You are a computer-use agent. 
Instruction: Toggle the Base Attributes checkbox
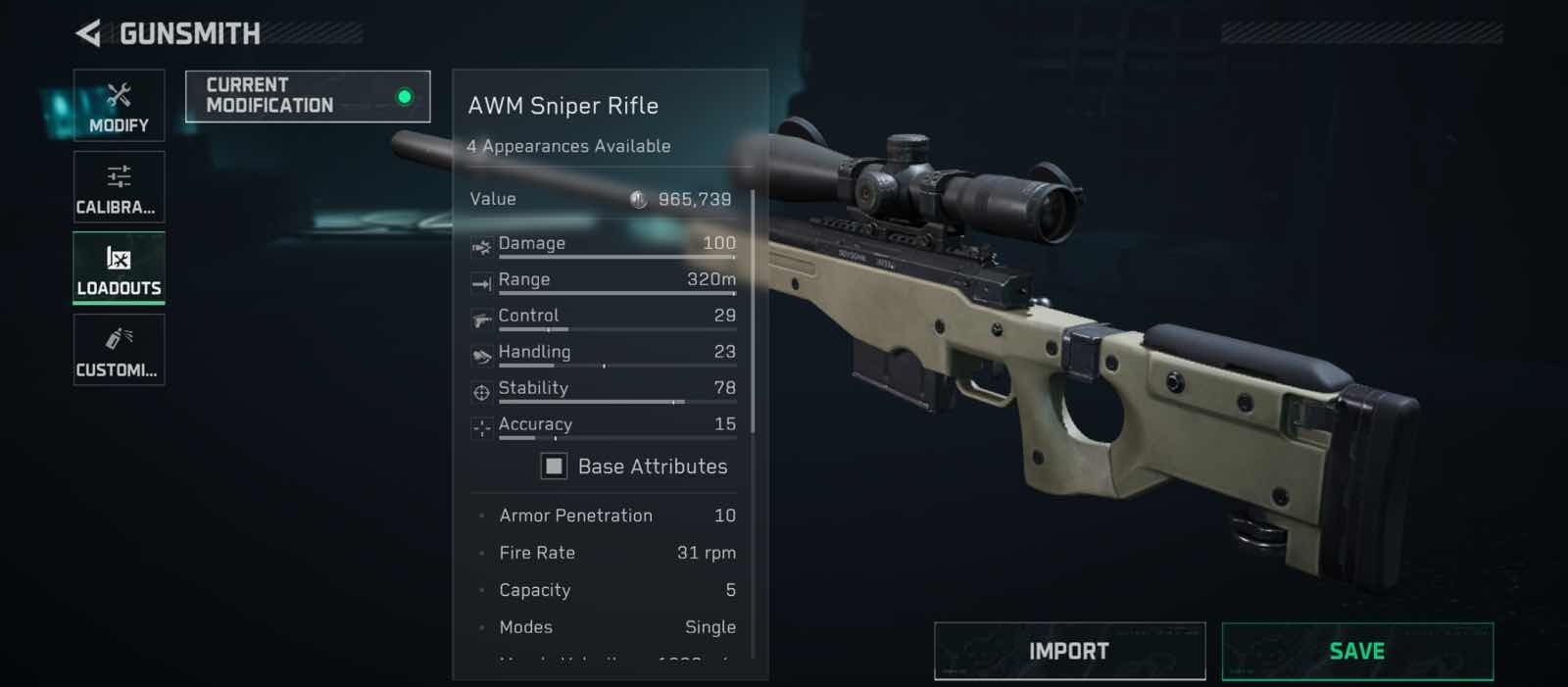[x=554, y=466]
